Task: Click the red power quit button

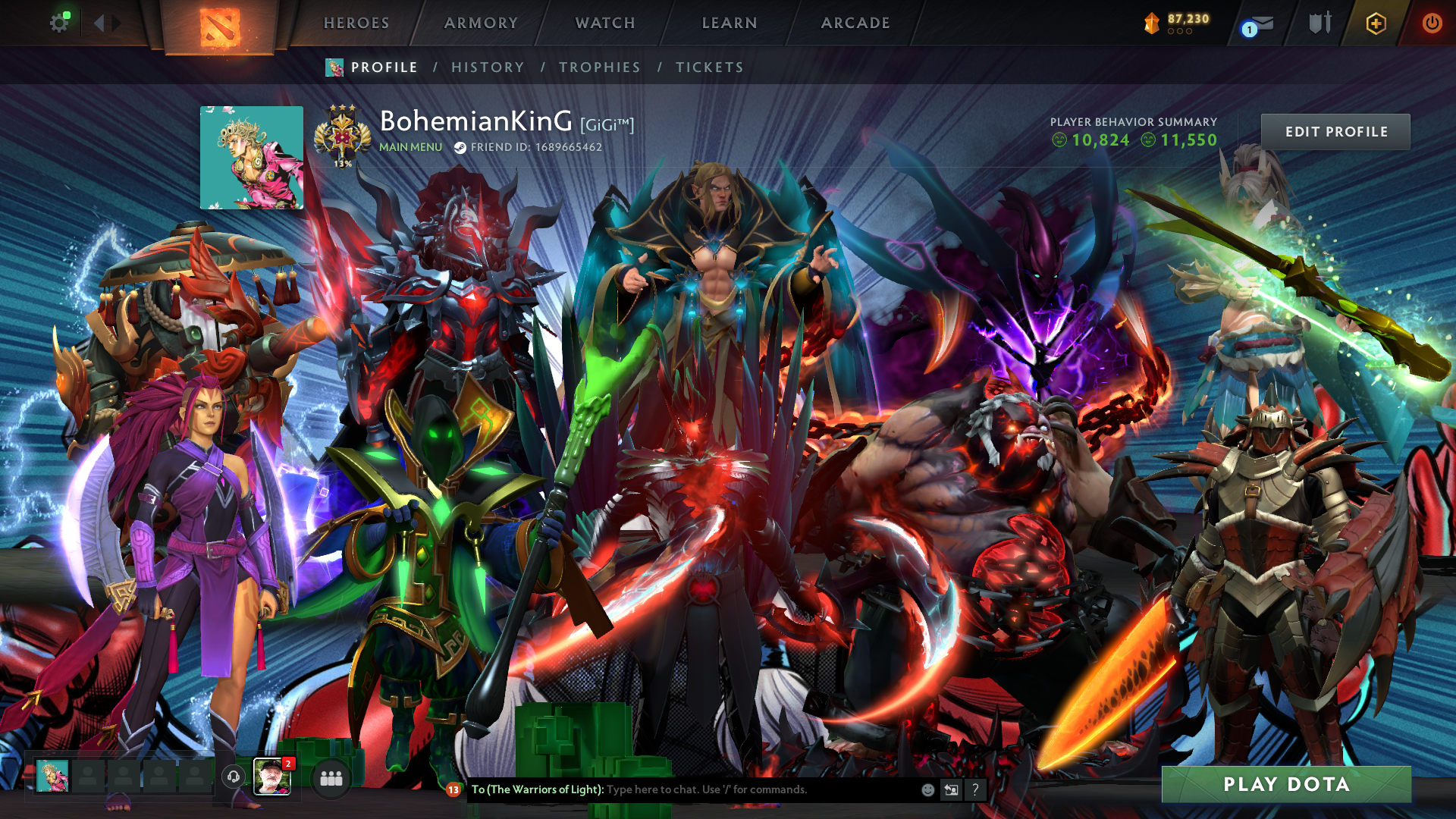Action: pyautogui.click(x=1432, y=23)
